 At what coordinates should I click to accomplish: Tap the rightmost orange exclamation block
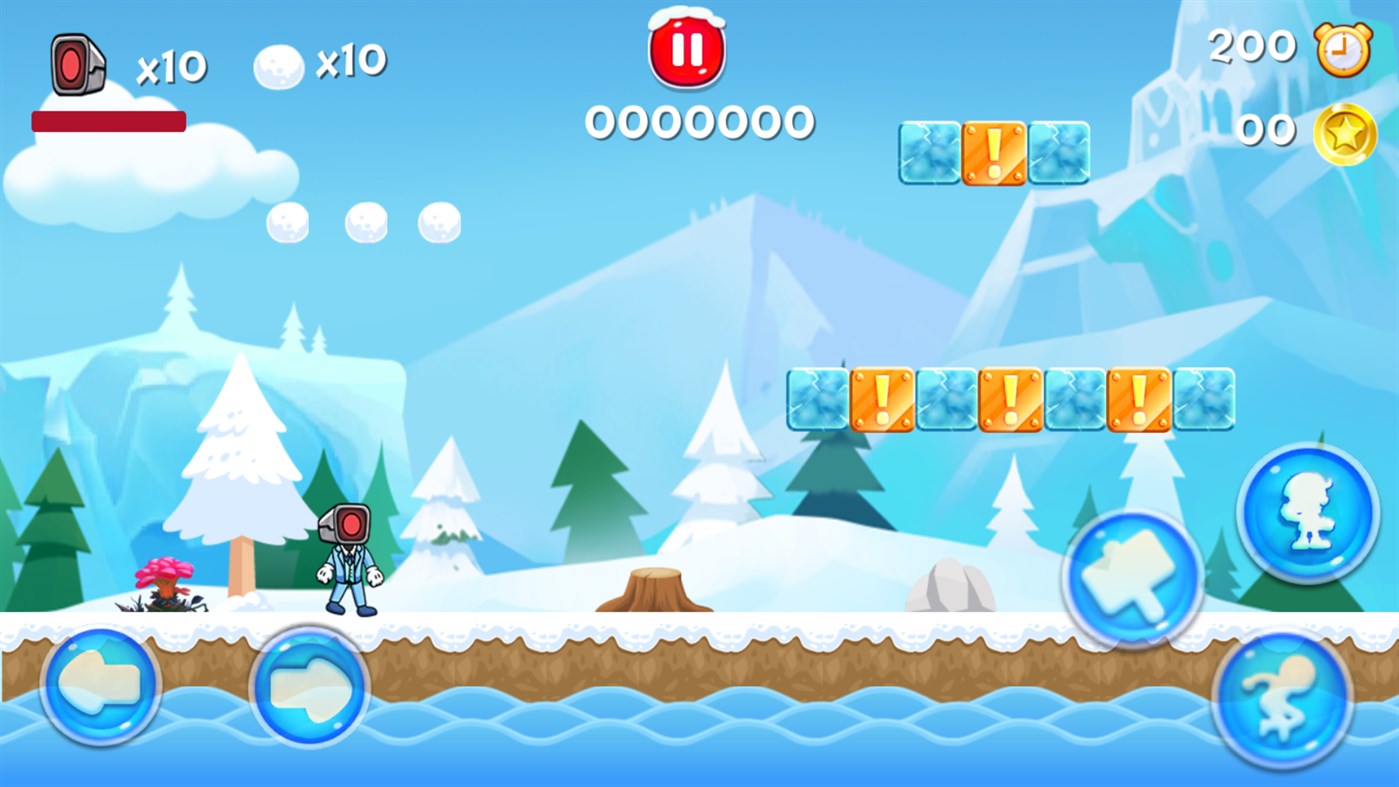[1139, 400]
